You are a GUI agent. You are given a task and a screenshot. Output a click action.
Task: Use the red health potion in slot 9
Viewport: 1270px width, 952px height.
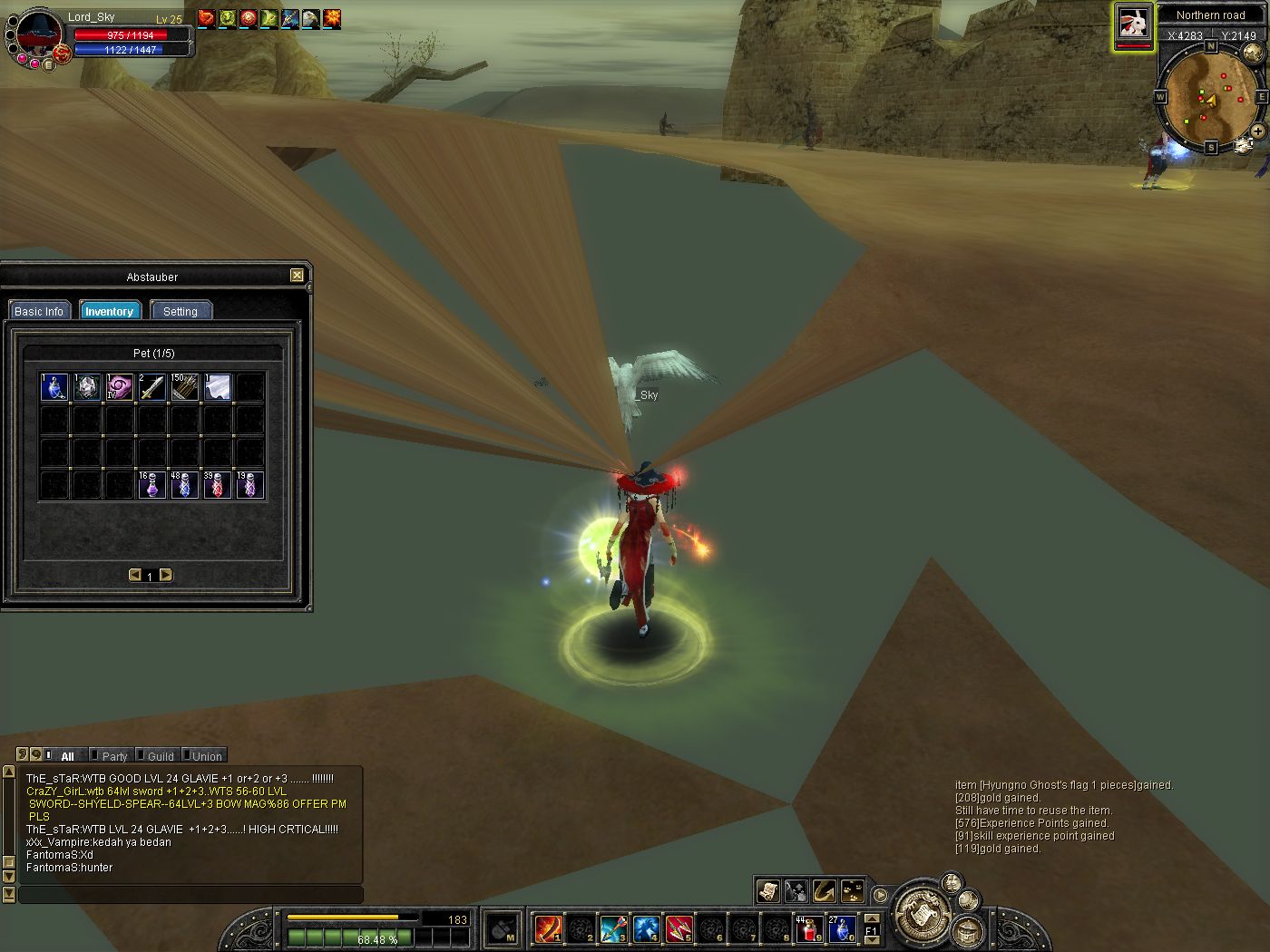[809, 928]
